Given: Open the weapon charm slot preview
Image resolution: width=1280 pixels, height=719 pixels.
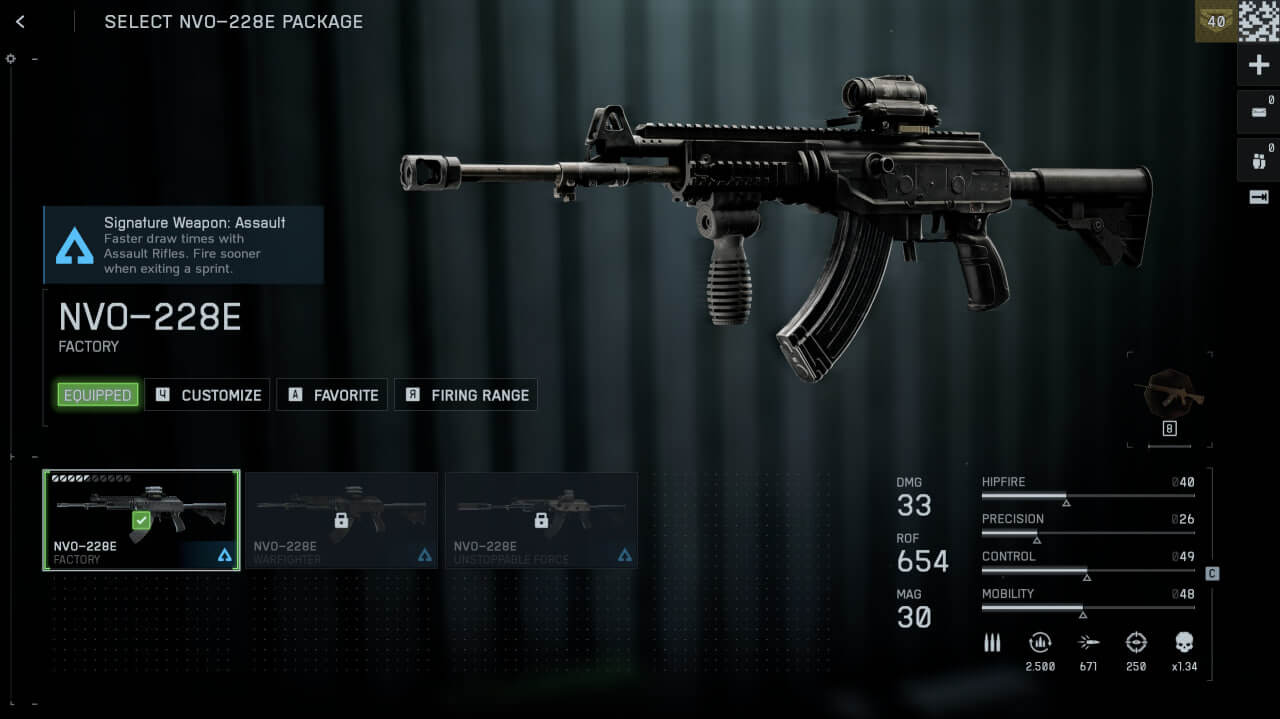Looking at the screenshot, I should (x=1169, y=398).
